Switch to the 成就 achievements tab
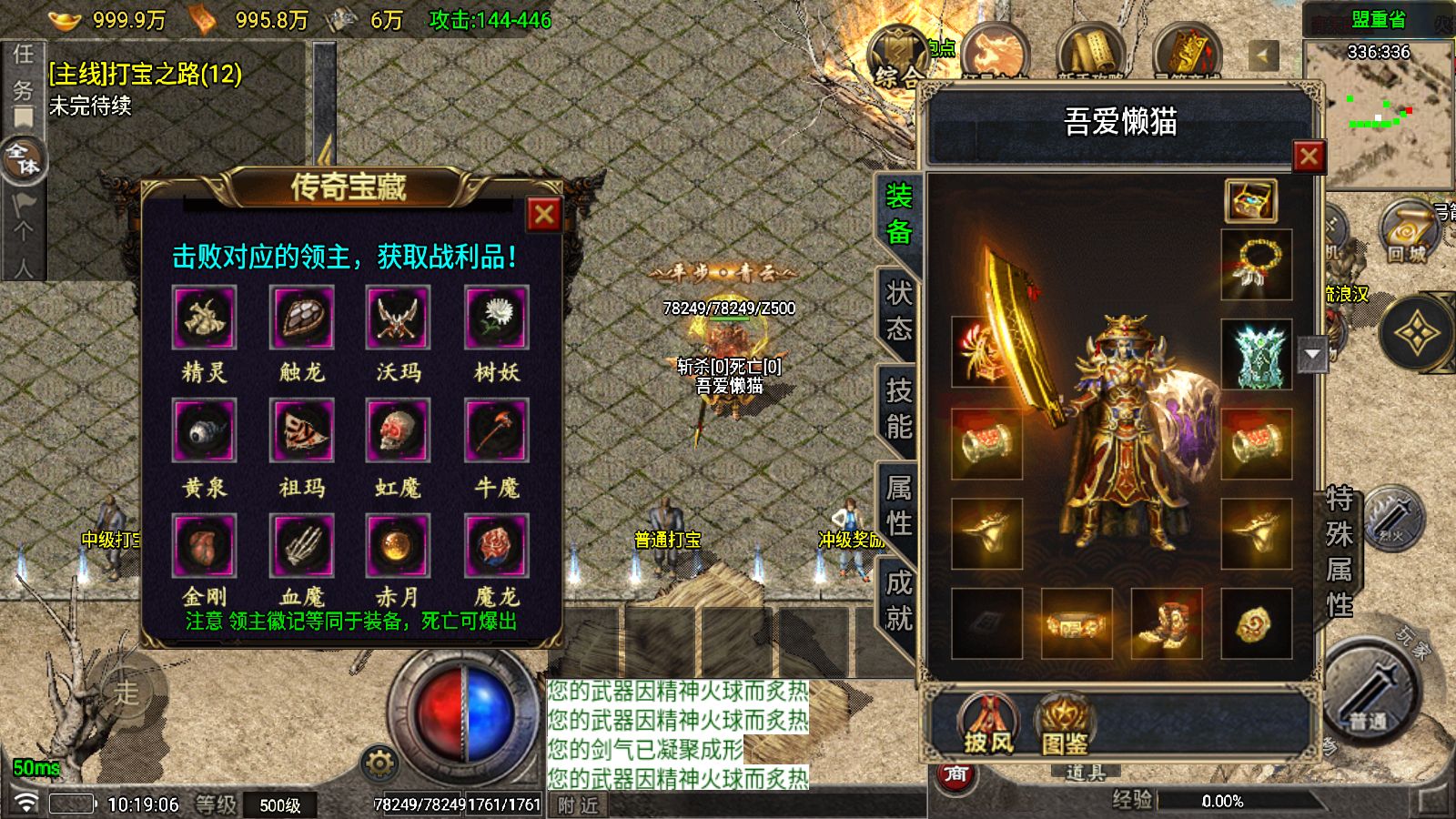The width and height of the screenshot is (1456, 819). click(x=899, y=601)
